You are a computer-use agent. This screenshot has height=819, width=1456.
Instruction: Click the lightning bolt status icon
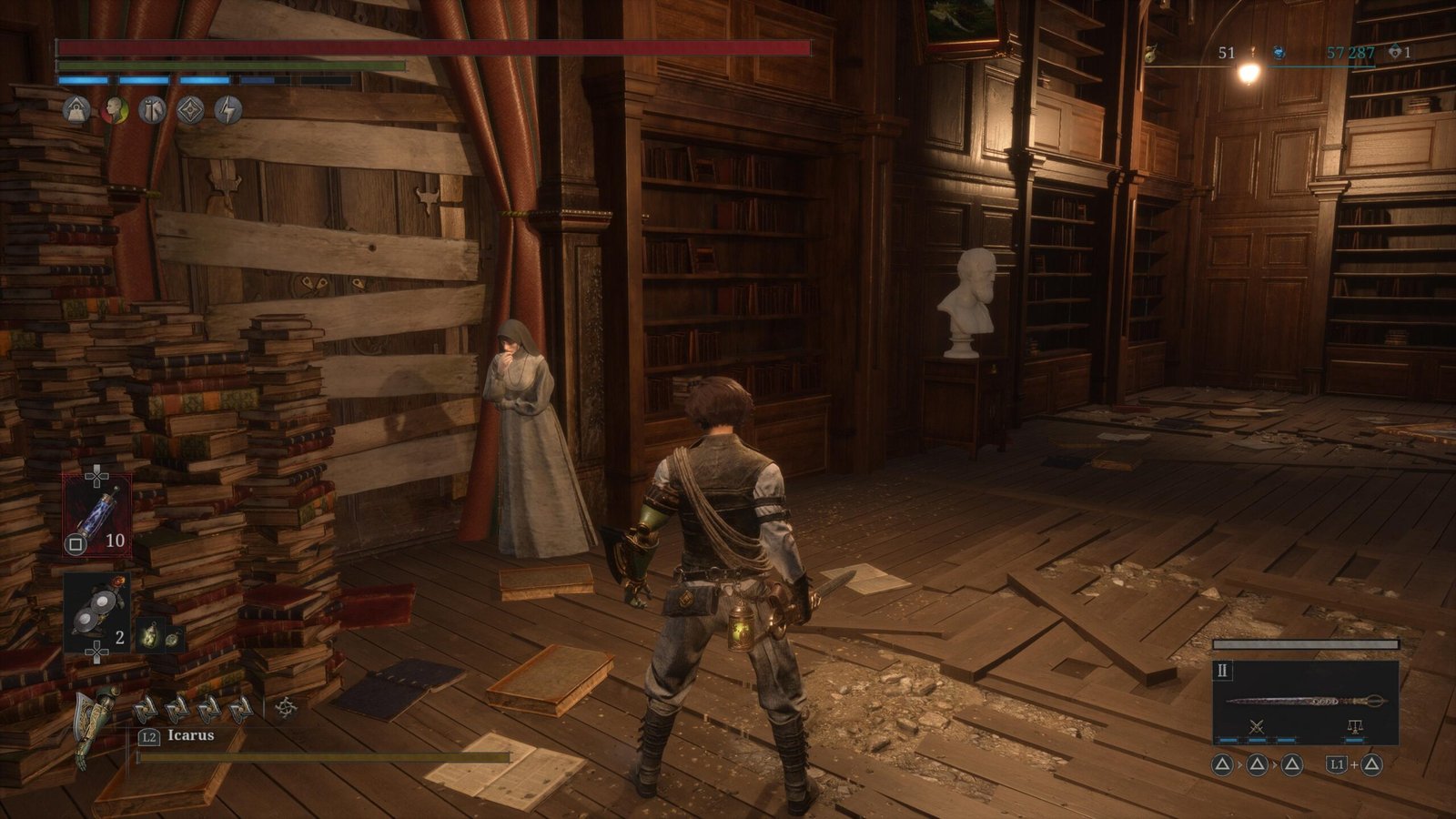(228, 110)
